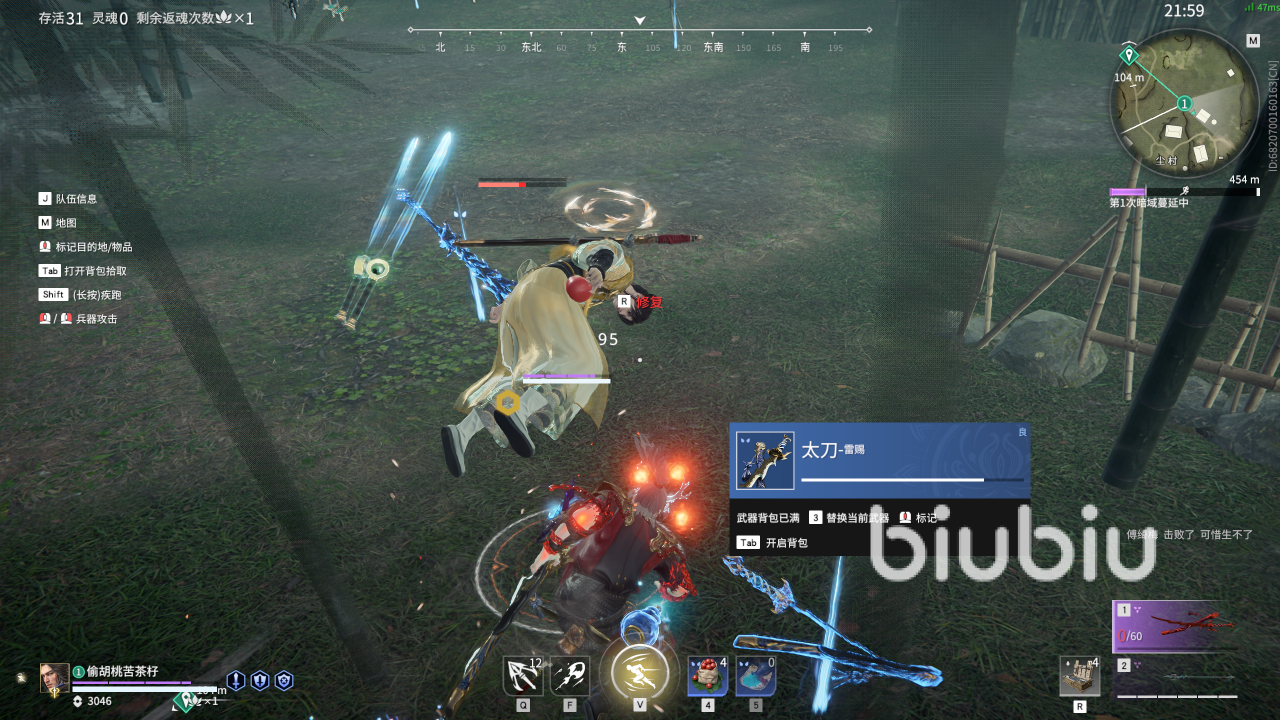This screenshot has width=1280, height=720.
Task: Use the weapon repair kit slot
Action: (1080, 676)
